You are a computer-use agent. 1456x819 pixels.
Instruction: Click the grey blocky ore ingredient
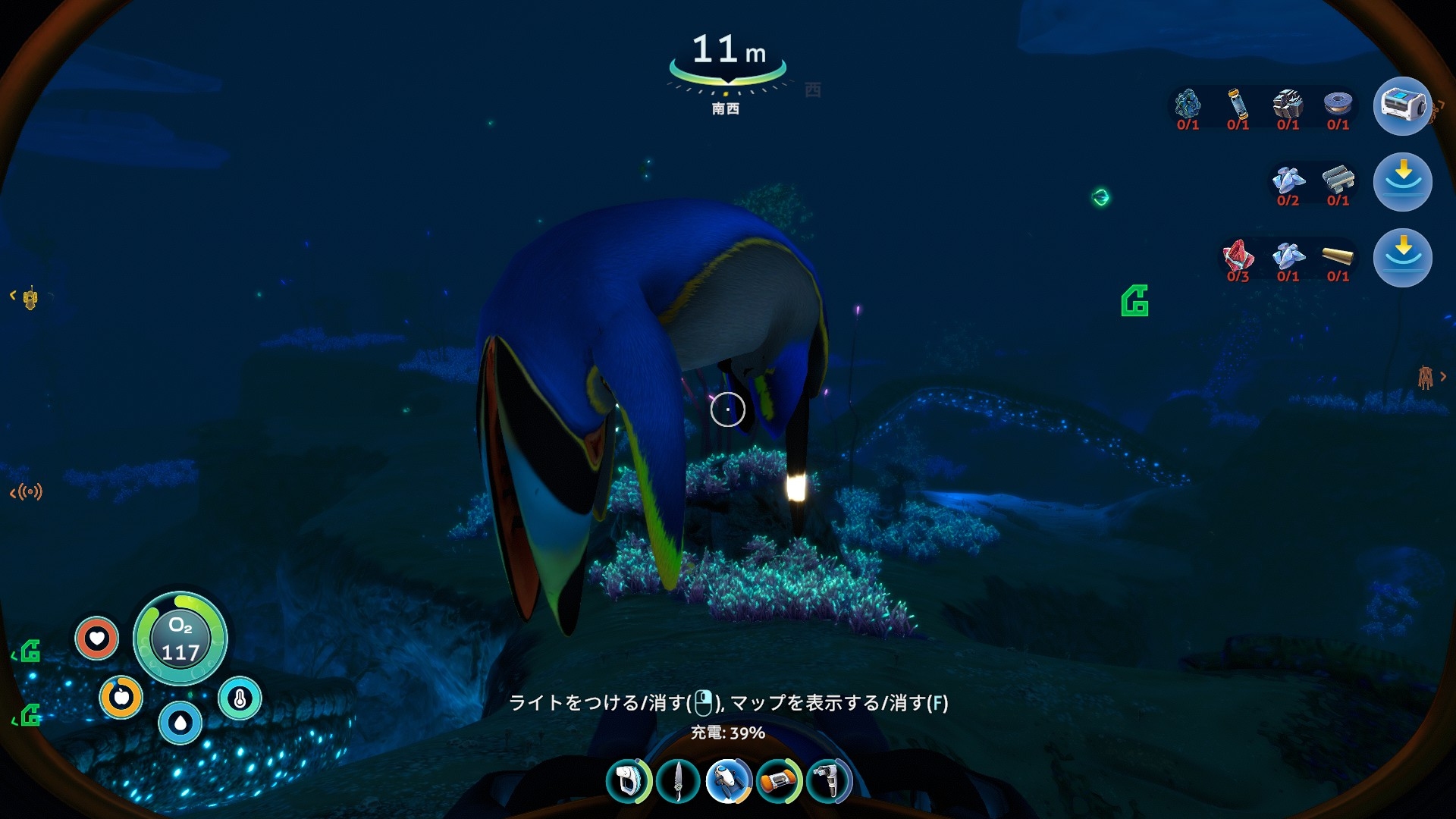pos(1288,105)
